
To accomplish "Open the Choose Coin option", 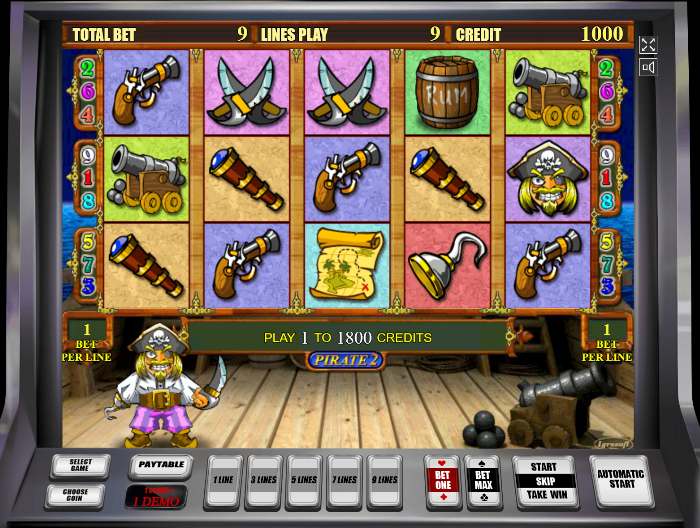I will click(80, 494).
